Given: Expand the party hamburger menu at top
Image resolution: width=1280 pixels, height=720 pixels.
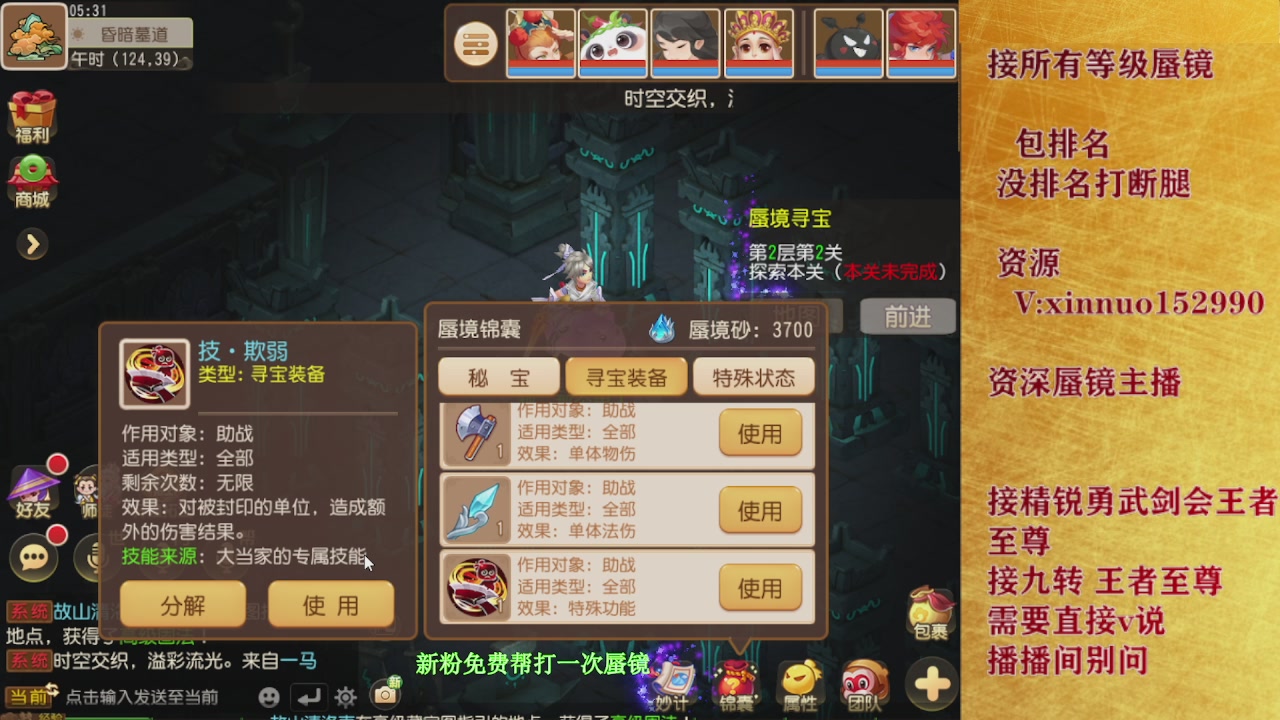Looking at the screenshot, I should pyautogui.click(x=475, y=43).
